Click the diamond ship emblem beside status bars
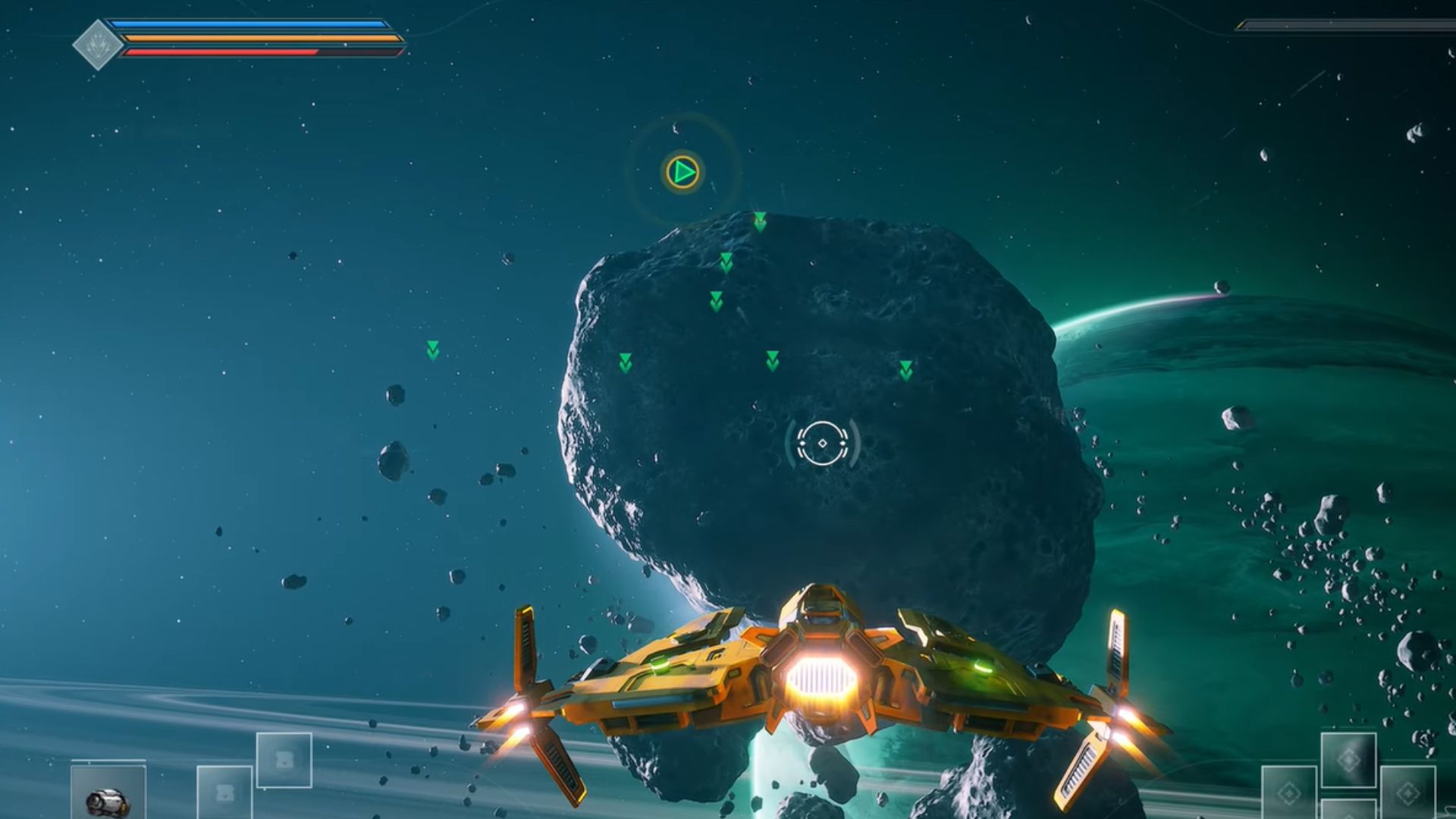 point(98,45)
